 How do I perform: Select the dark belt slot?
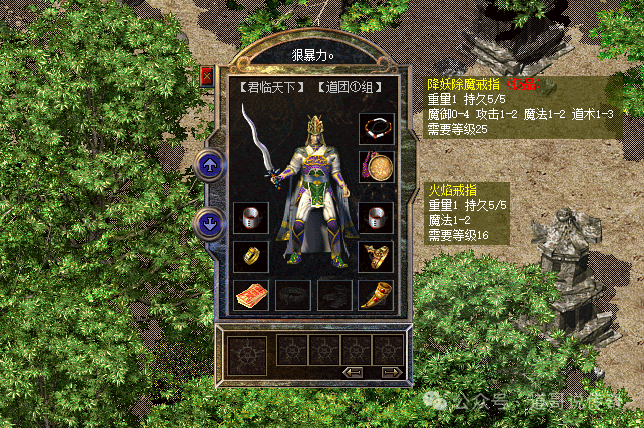pos(292,294)
